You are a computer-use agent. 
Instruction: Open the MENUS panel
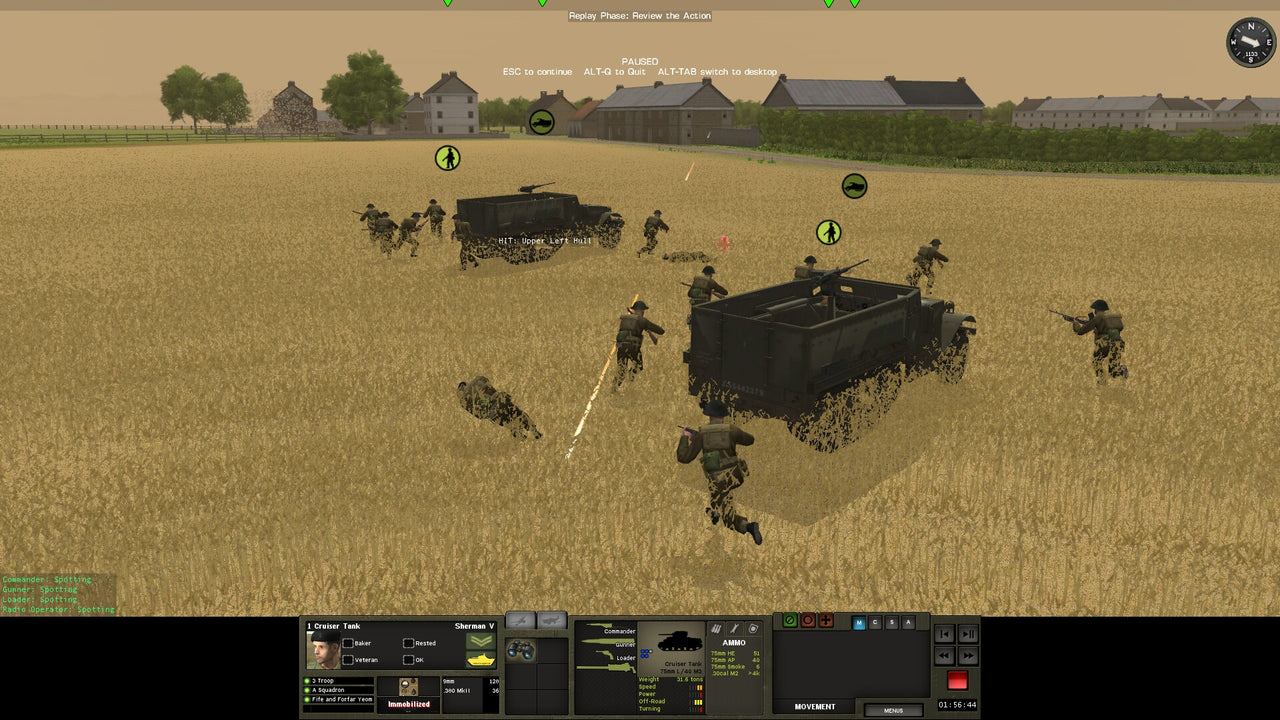(894, 710)
